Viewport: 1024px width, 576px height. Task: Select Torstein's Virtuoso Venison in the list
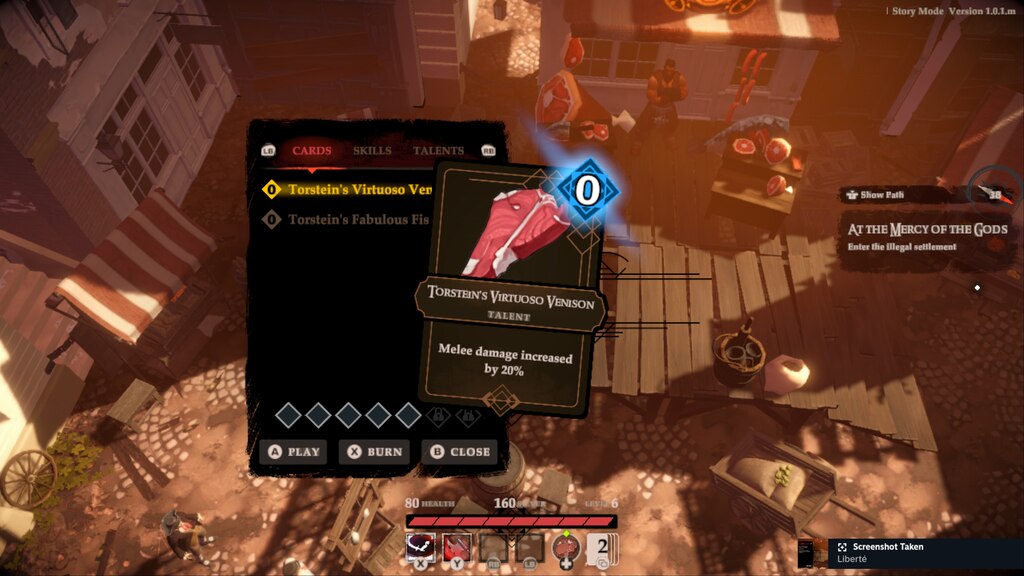point(350,189)
